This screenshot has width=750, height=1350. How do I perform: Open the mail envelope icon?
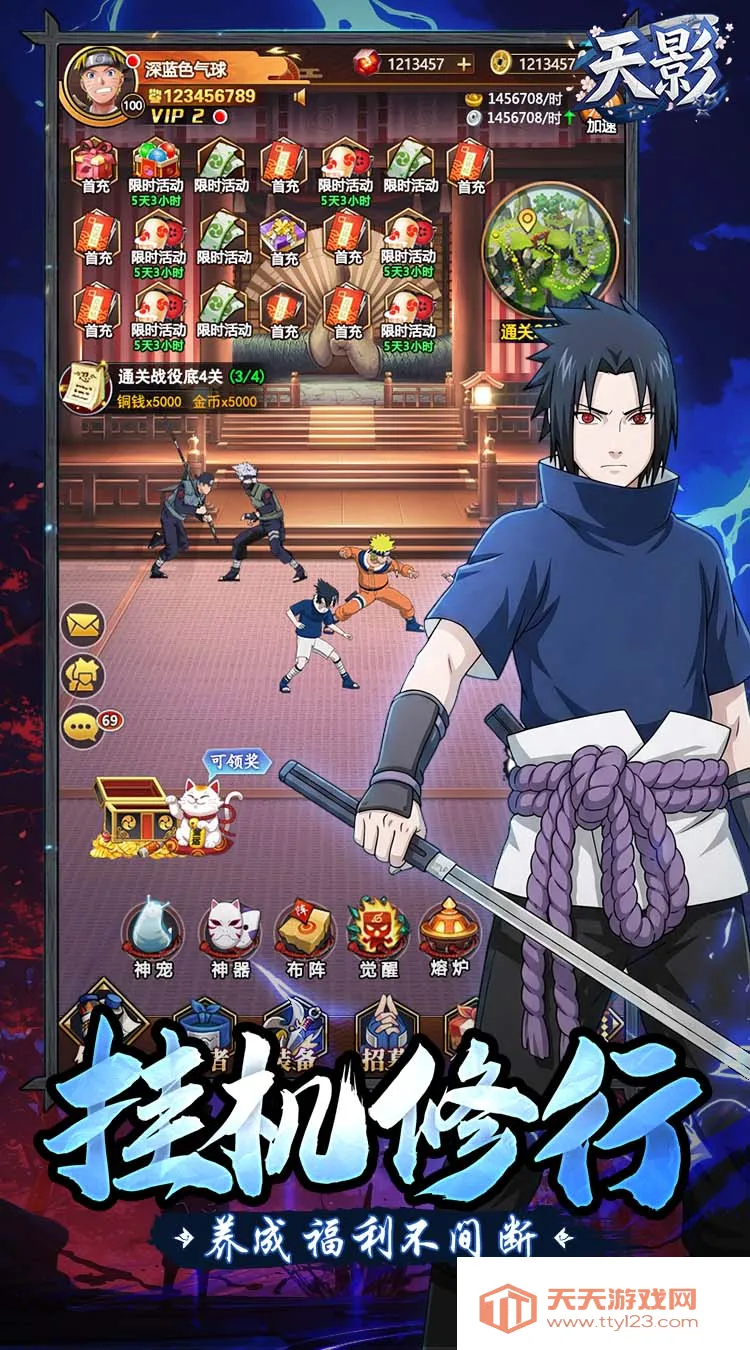pyautogui.click(x=84, y=626)
